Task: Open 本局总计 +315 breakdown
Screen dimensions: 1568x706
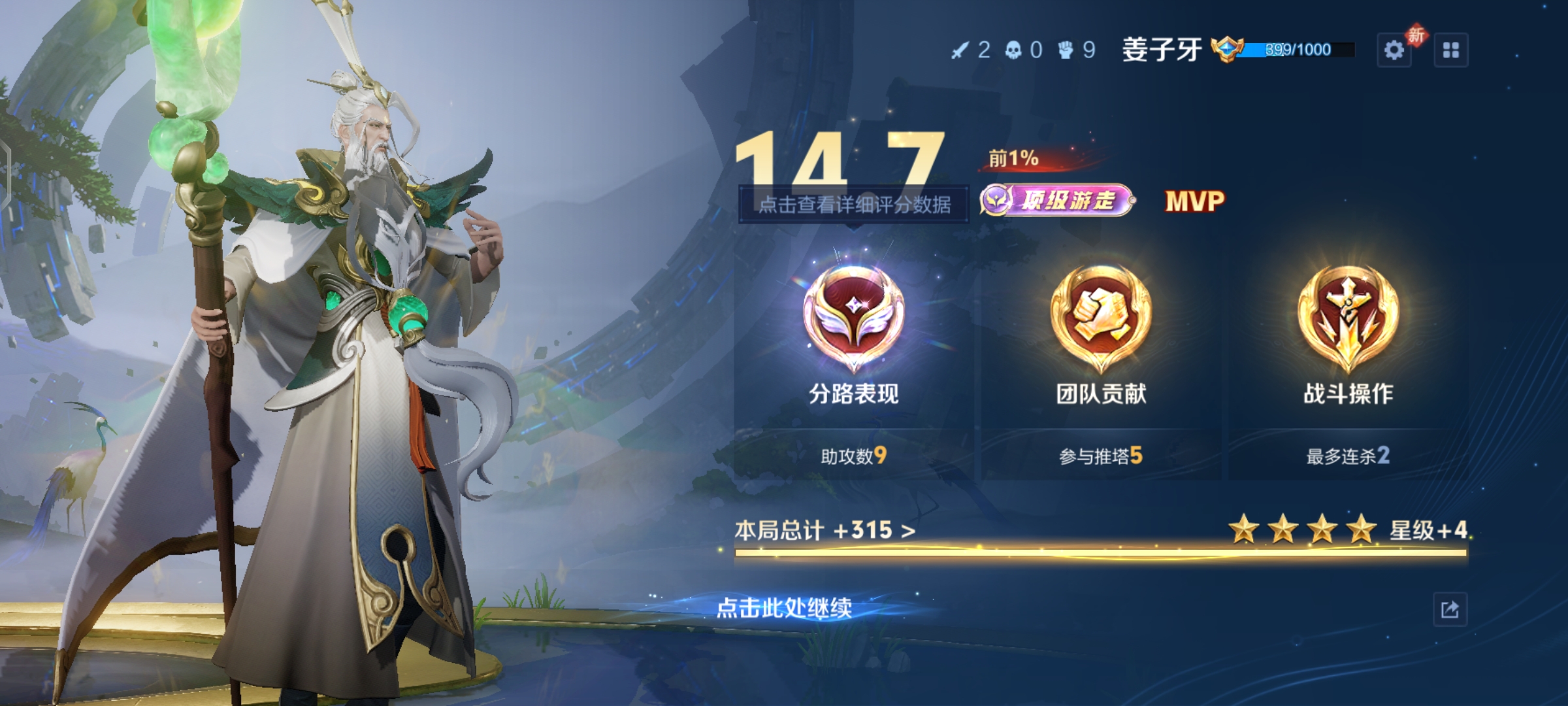Action: point(825,530)
